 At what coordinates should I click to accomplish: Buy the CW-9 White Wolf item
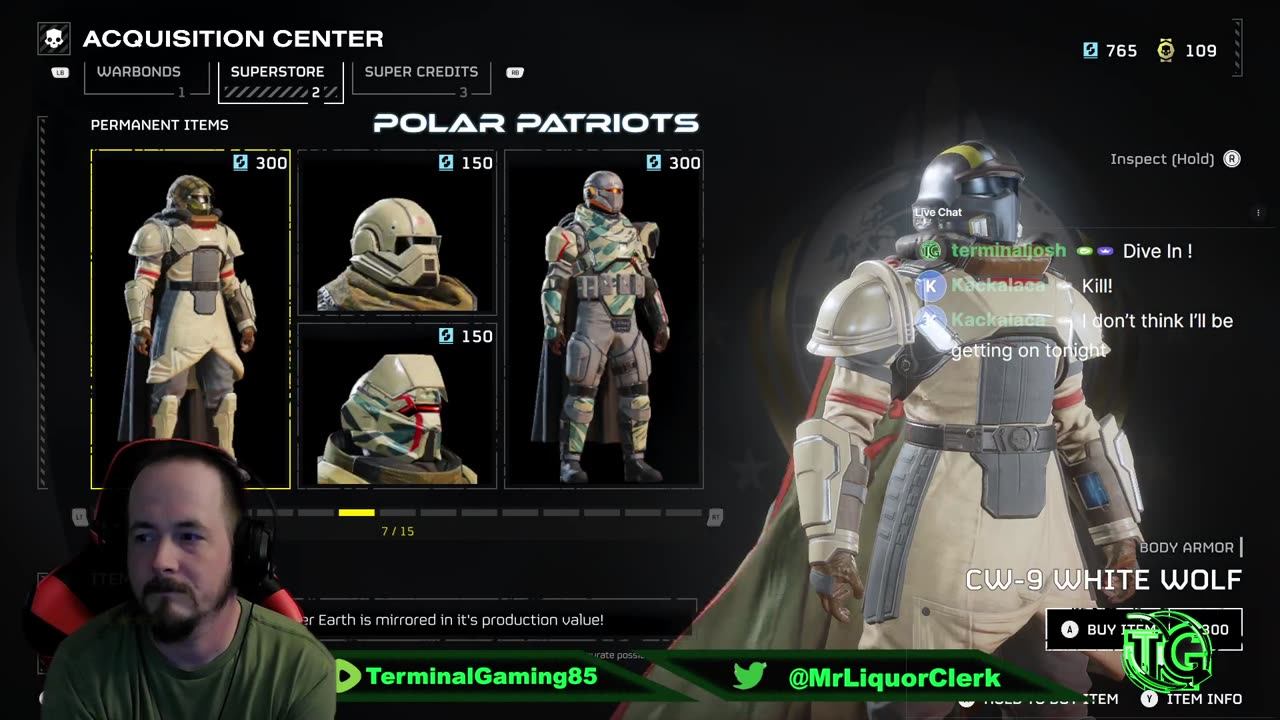click(1144, 629)
